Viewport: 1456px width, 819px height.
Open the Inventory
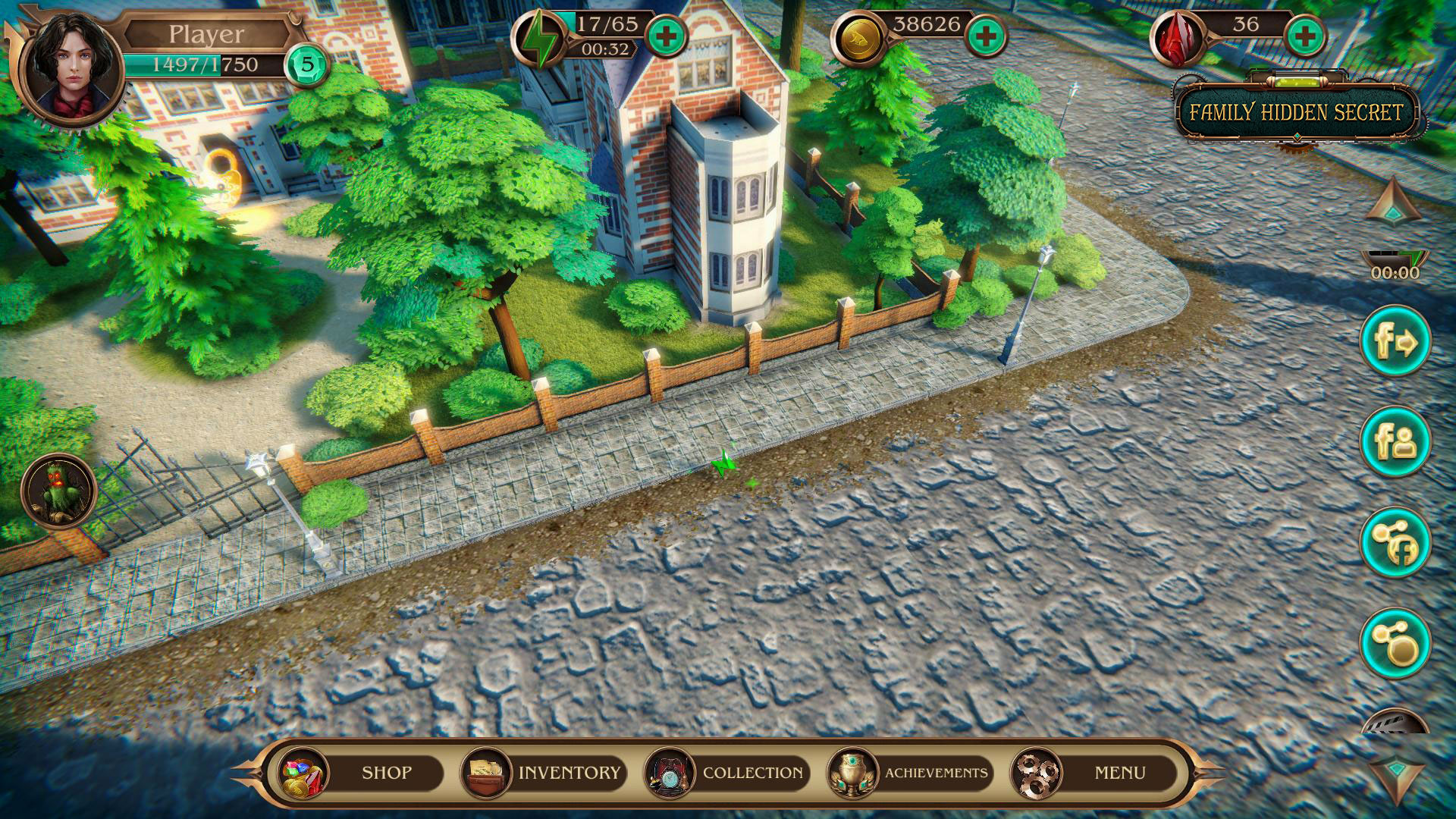pos(544,773)
